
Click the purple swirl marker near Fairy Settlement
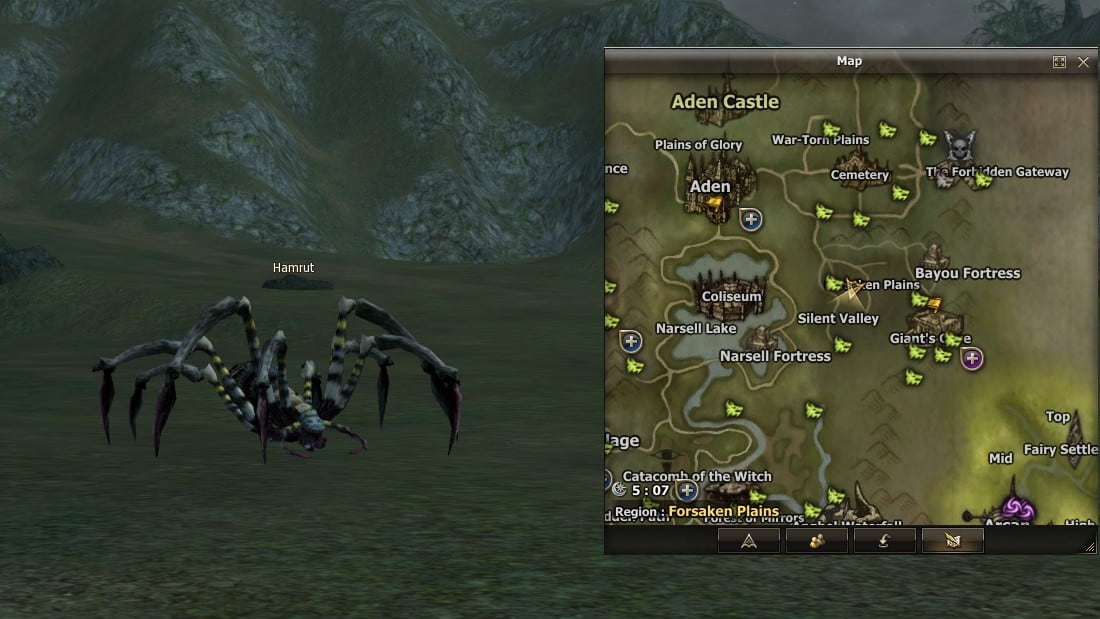1017,509
